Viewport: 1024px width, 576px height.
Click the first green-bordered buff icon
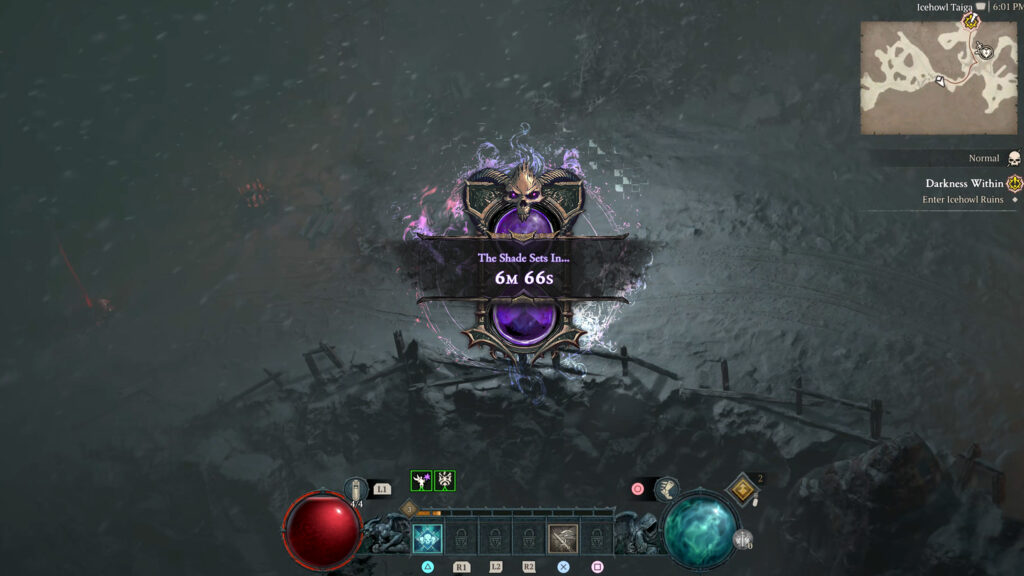click(x=421, y=481)
